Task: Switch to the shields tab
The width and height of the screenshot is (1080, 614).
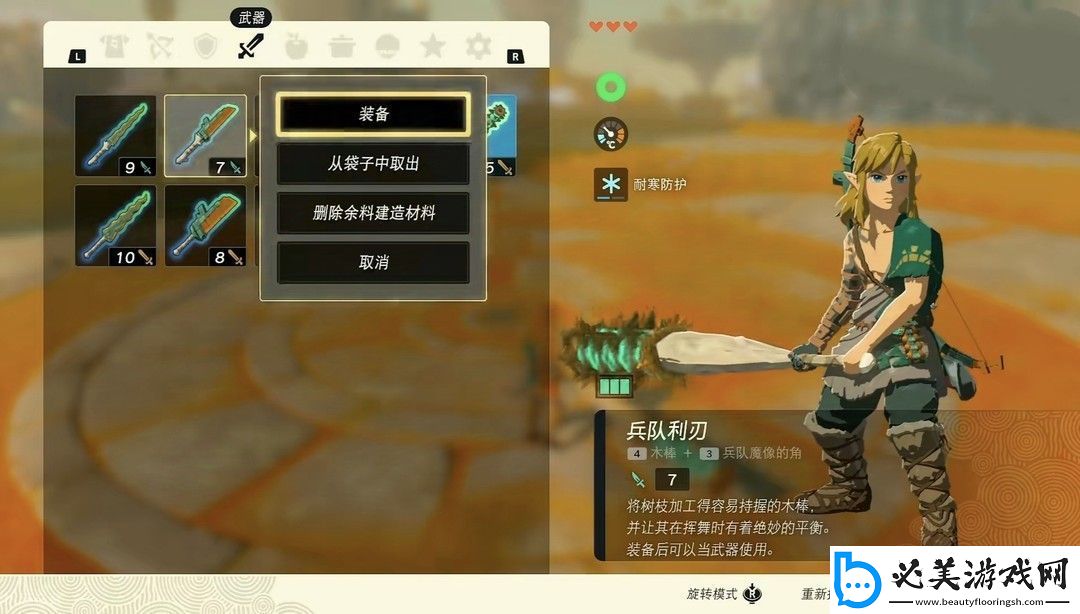Action: click(x=205, y=46)
